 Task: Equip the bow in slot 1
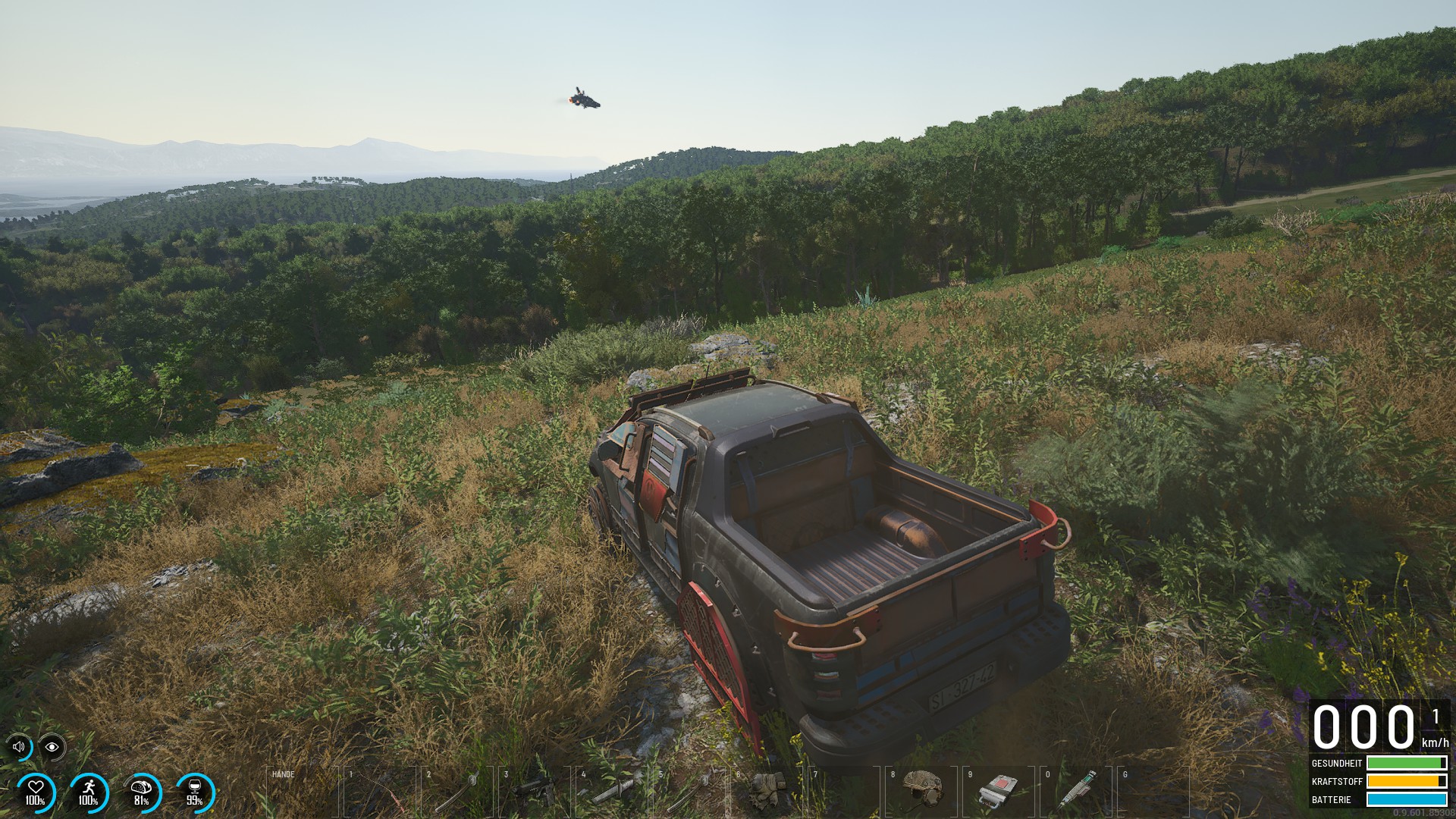(x=380, y=792)
